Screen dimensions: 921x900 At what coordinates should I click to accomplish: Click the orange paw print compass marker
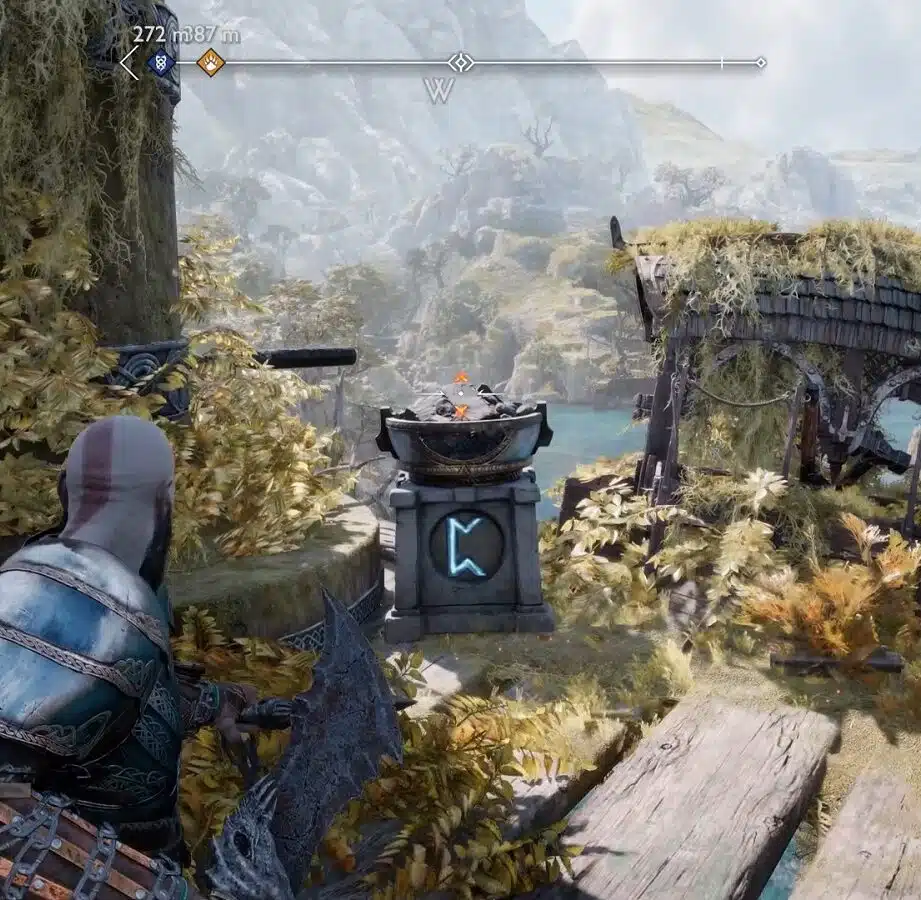coord(210,63)
